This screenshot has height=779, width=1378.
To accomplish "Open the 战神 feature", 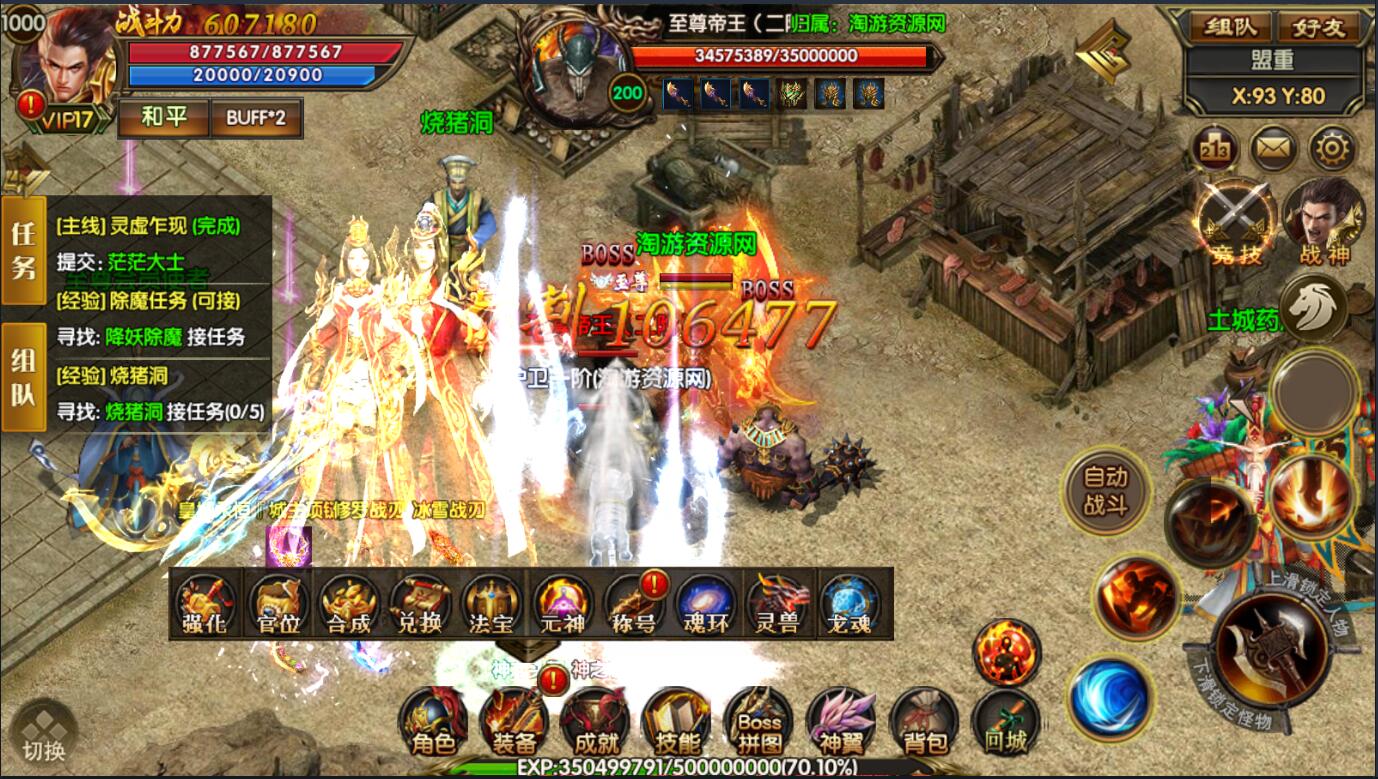I will coord(1325,220).
